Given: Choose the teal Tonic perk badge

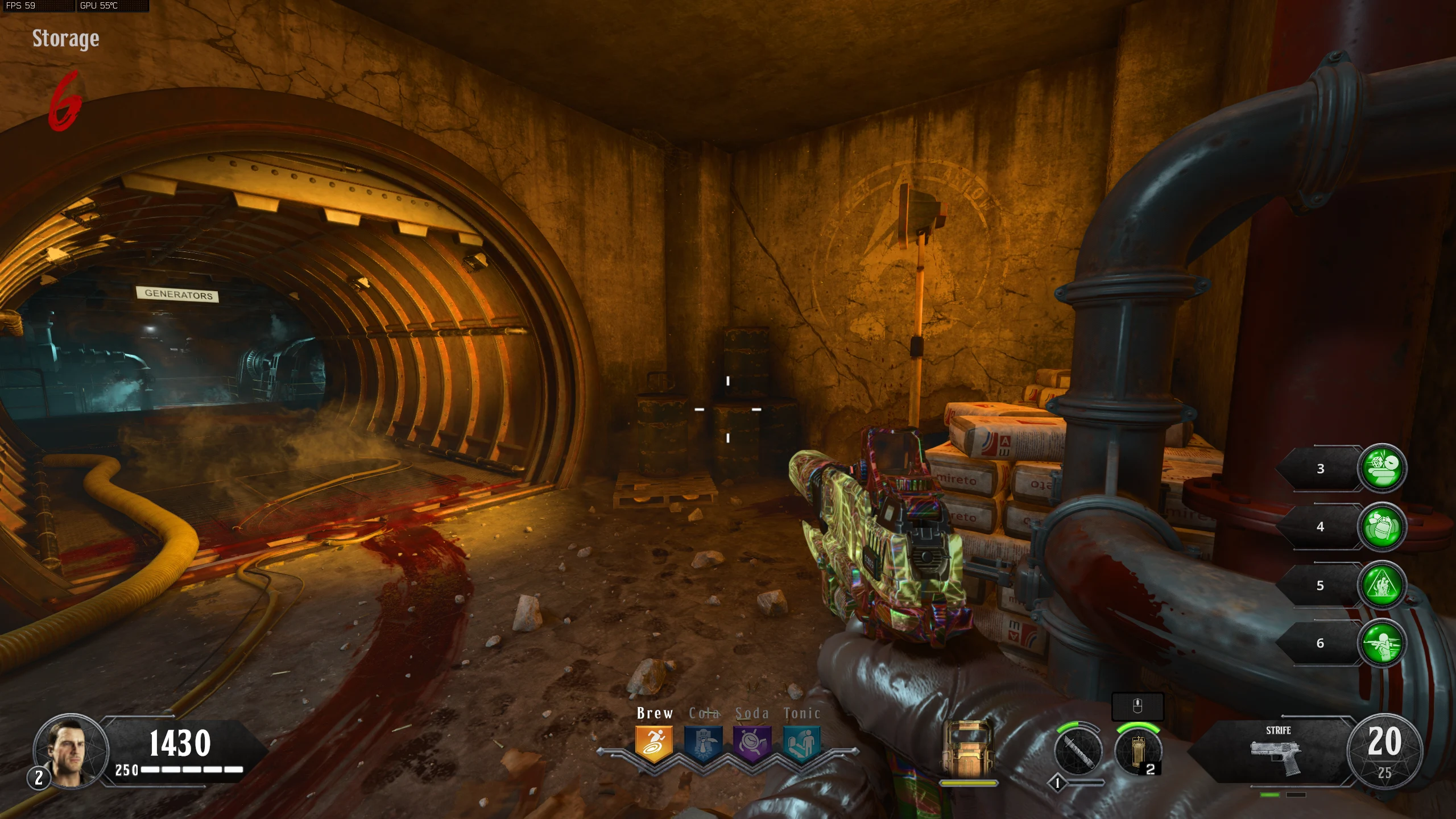Looking at the screenshot, I should coord(801,743).
